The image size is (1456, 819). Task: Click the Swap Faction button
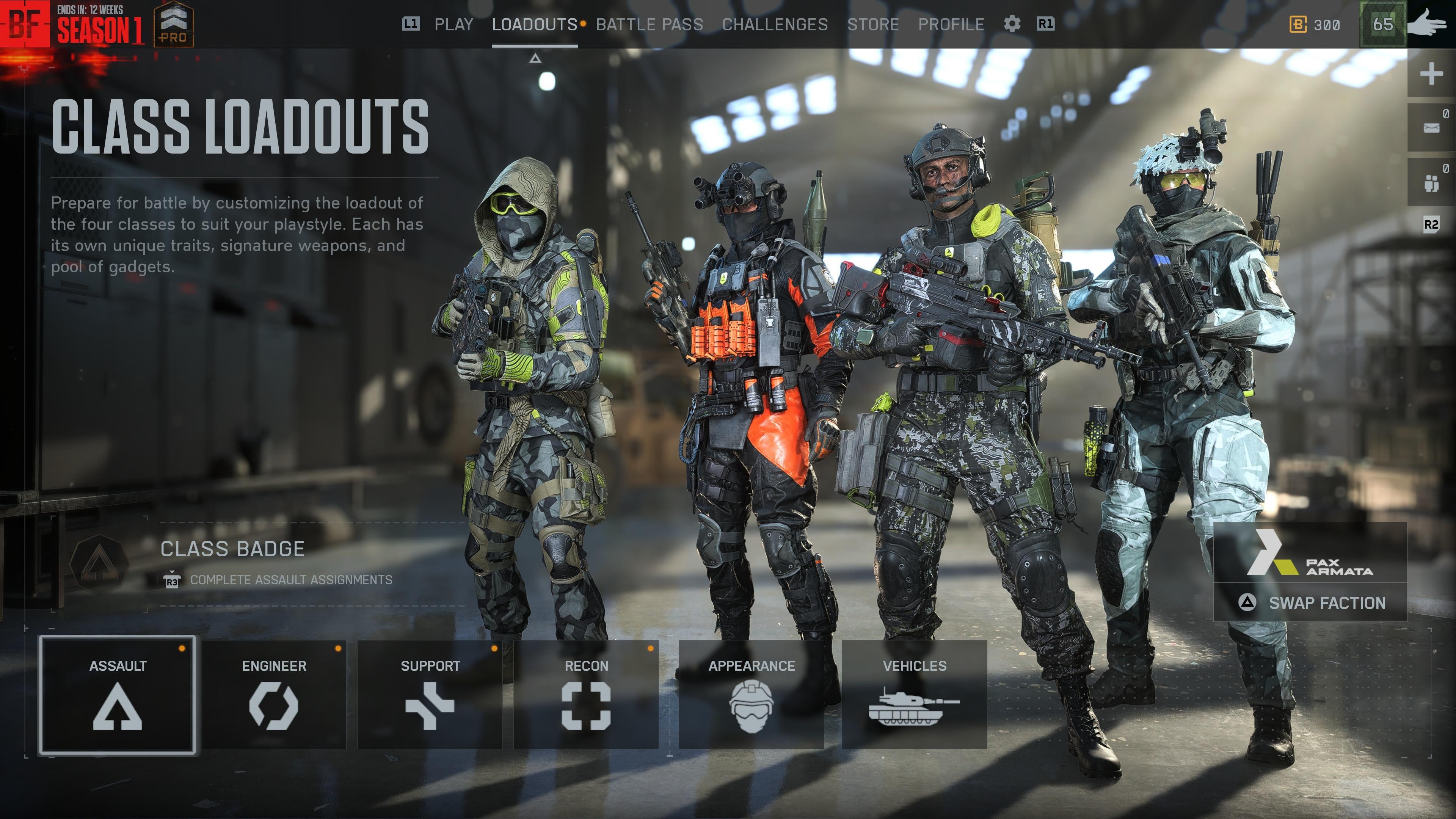(x=1310, y=602)
